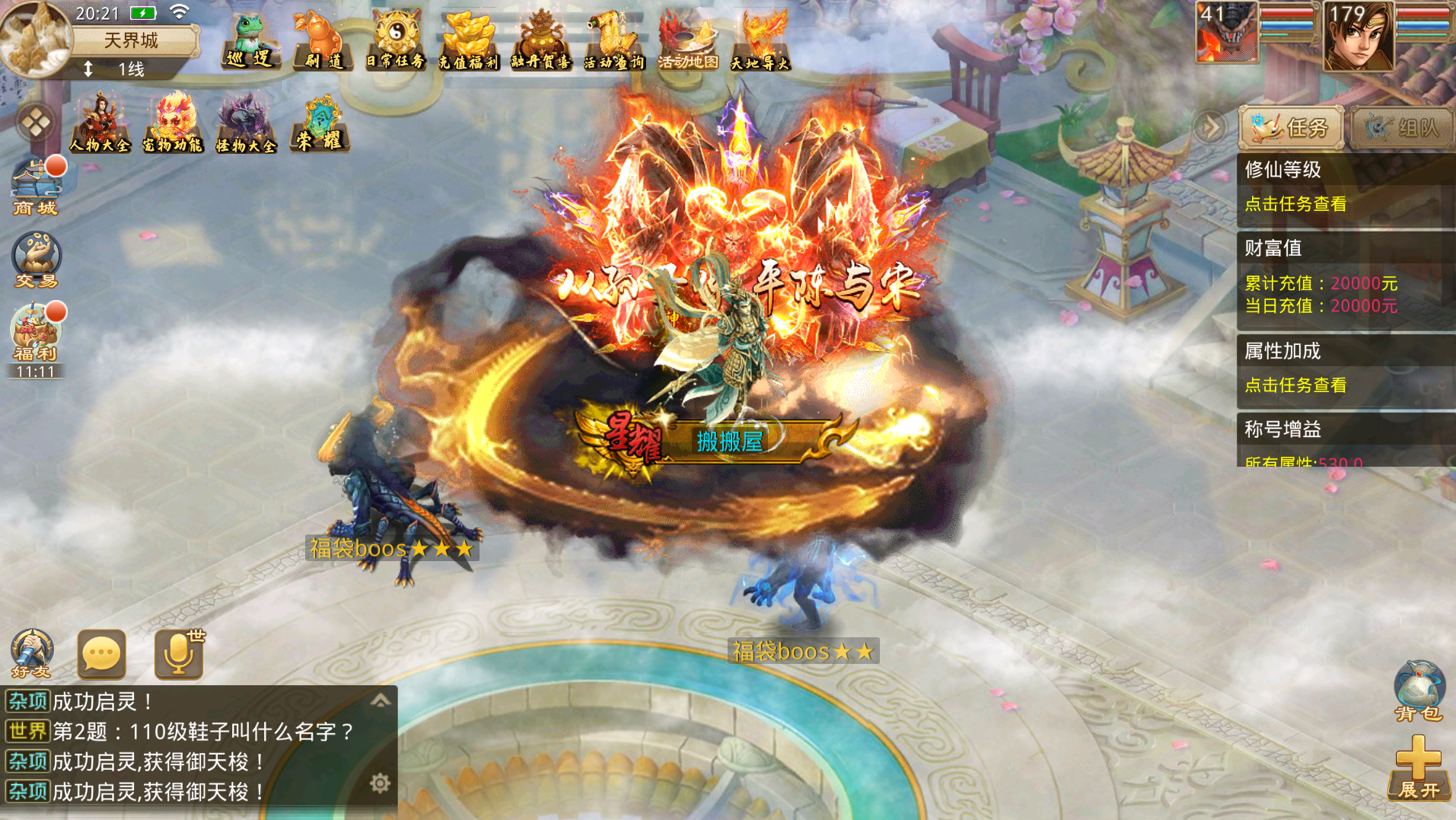1456x820 pixels.
Task: Switch to the 组队 team tab
Action: click(1402, 127)
